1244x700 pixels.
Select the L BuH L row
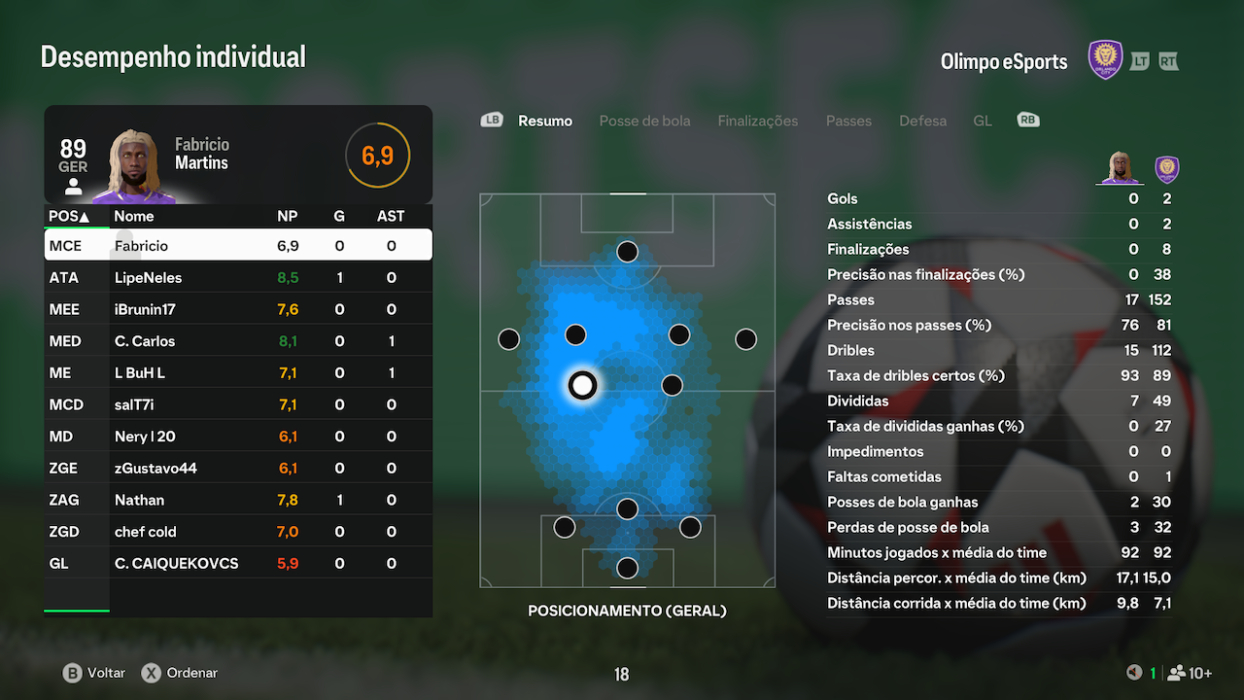click(x=238, y=373)
